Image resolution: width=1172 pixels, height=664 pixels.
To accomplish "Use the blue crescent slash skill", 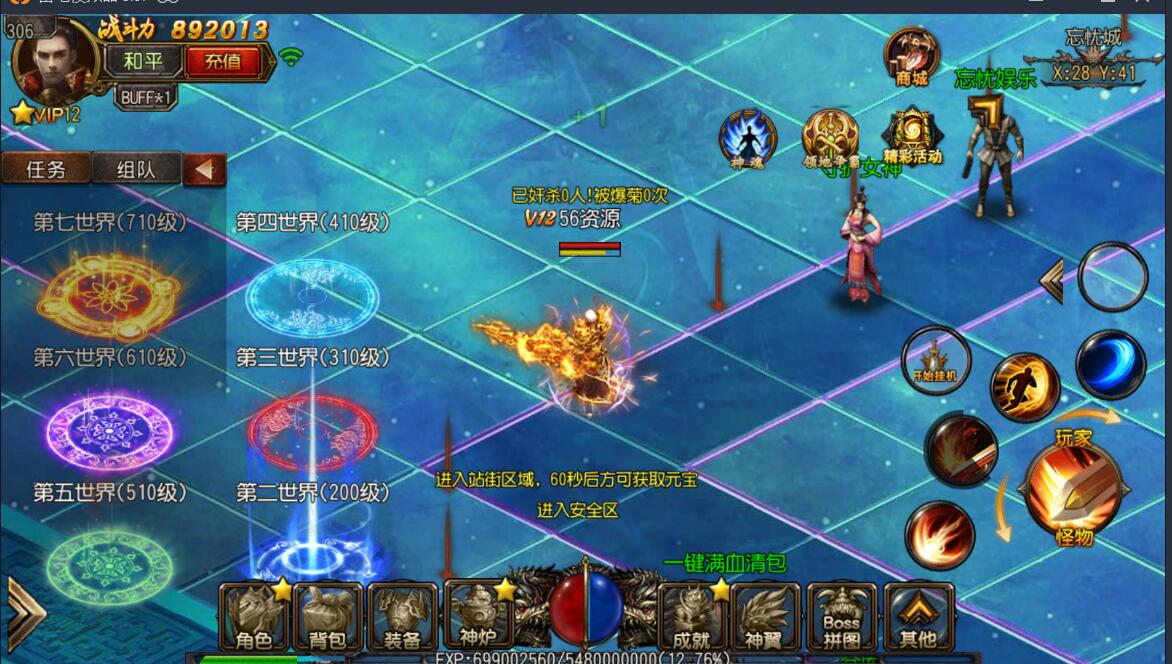I will coord(1110,364).
